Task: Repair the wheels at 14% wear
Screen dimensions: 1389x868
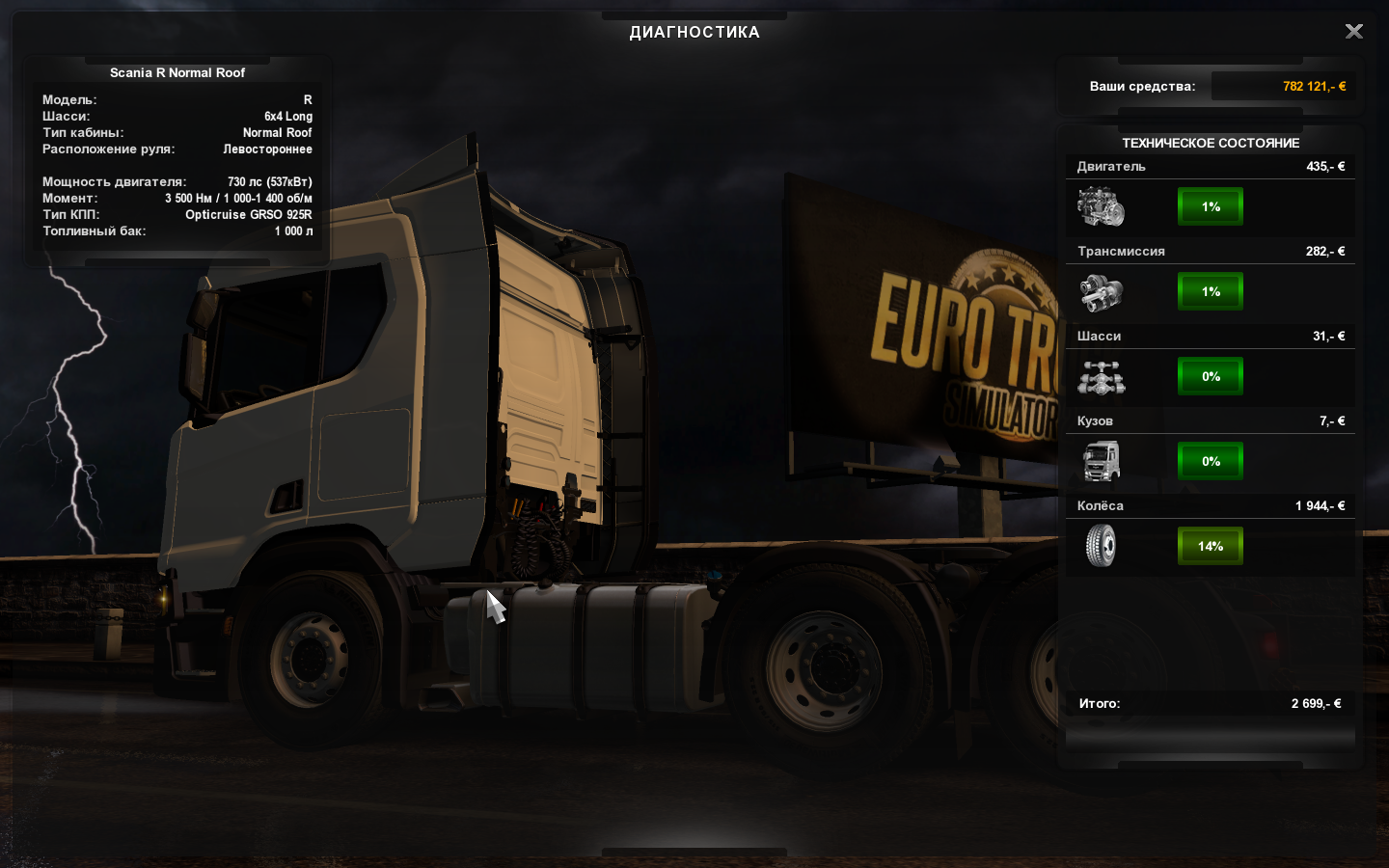Action: coord(1211,546)
